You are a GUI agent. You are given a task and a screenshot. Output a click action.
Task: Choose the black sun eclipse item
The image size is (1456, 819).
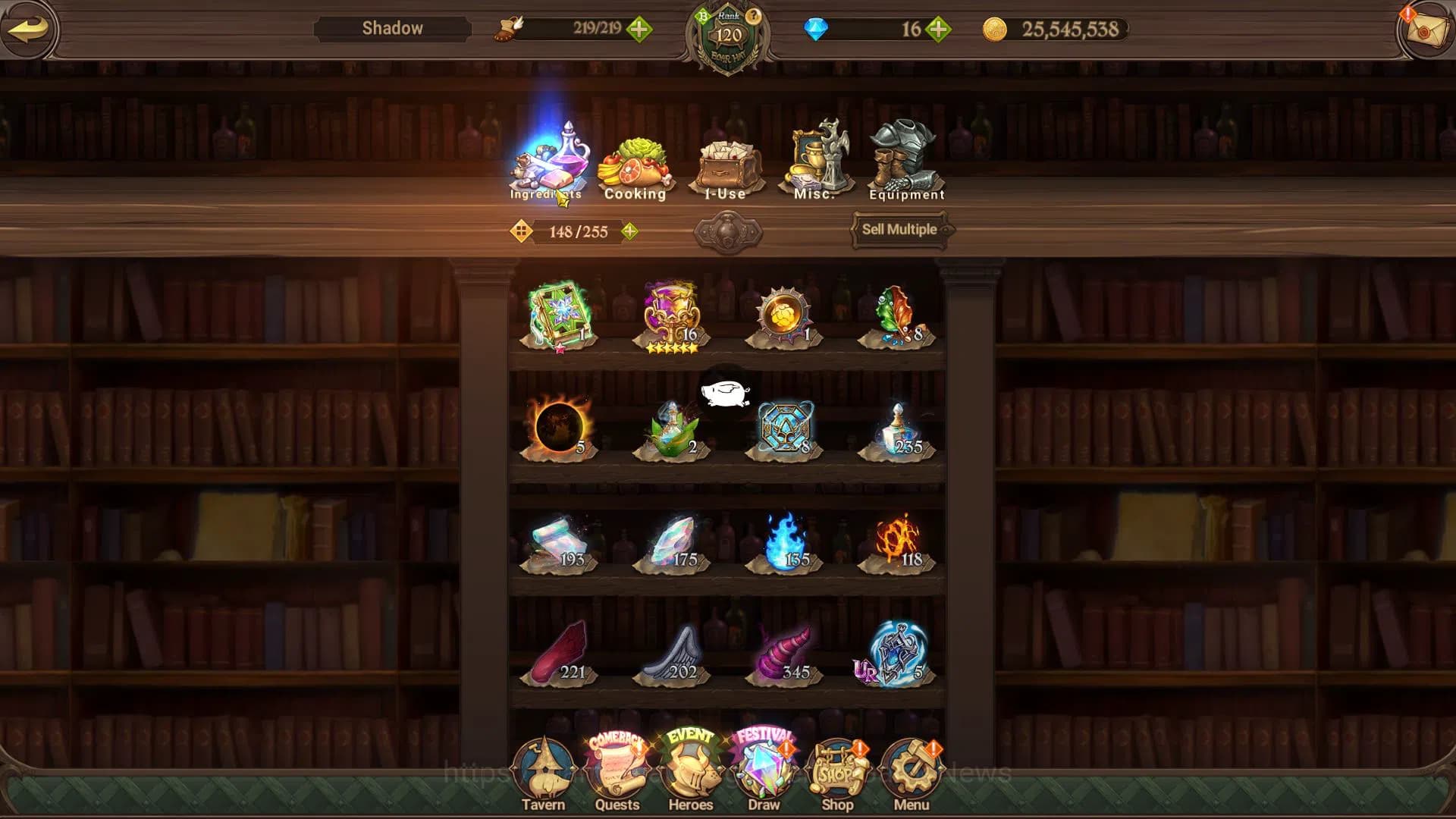559,427
